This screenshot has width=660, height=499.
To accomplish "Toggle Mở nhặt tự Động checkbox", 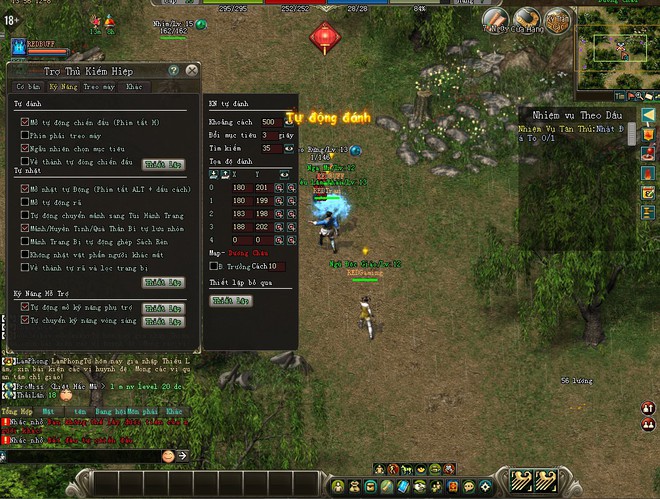I will [x=24, y=188].
